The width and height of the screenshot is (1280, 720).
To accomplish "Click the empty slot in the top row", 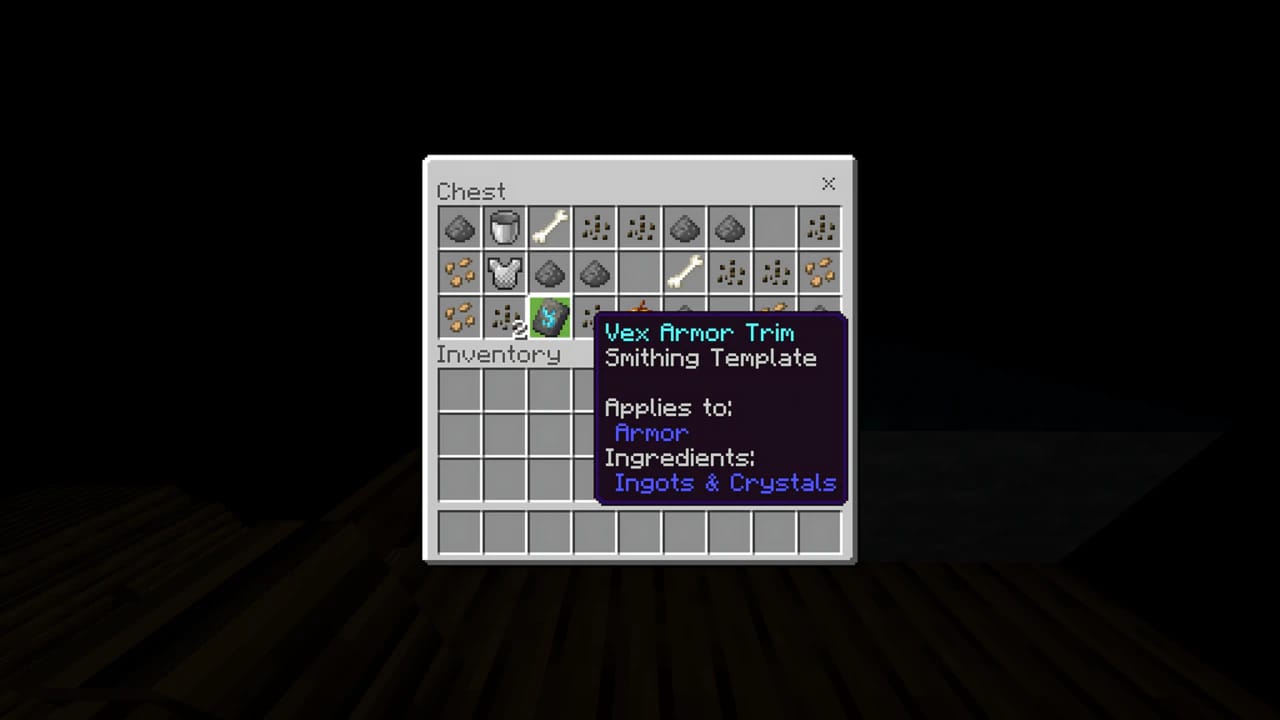I will coord(774,228).
